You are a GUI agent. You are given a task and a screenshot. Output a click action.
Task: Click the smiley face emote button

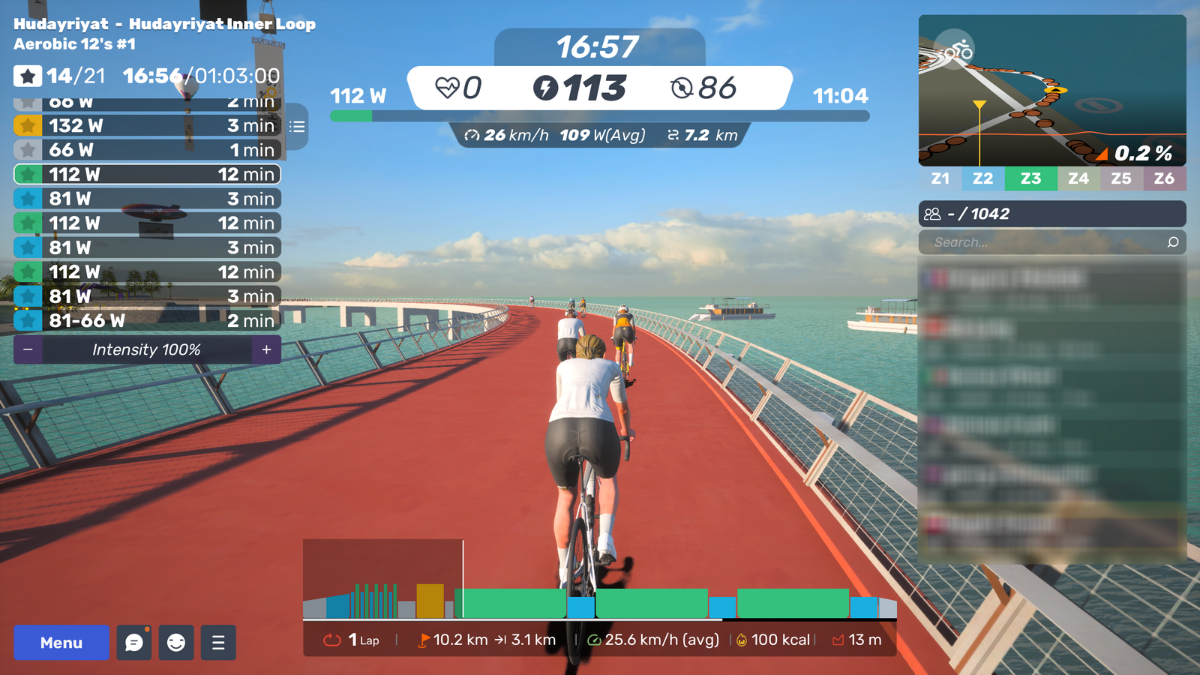point(176,643)
